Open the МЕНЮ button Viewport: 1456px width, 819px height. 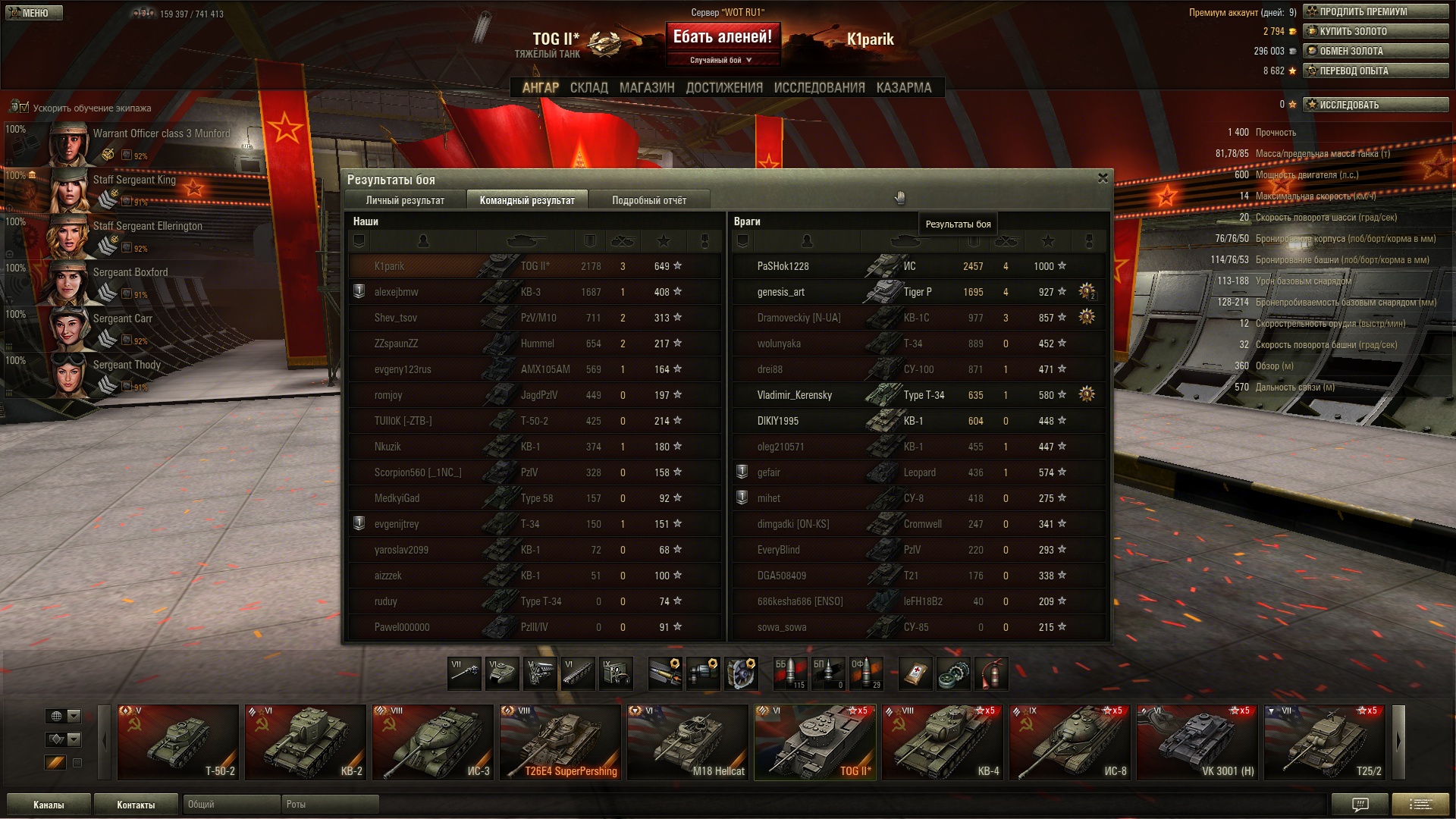click(x=32, y=13)
